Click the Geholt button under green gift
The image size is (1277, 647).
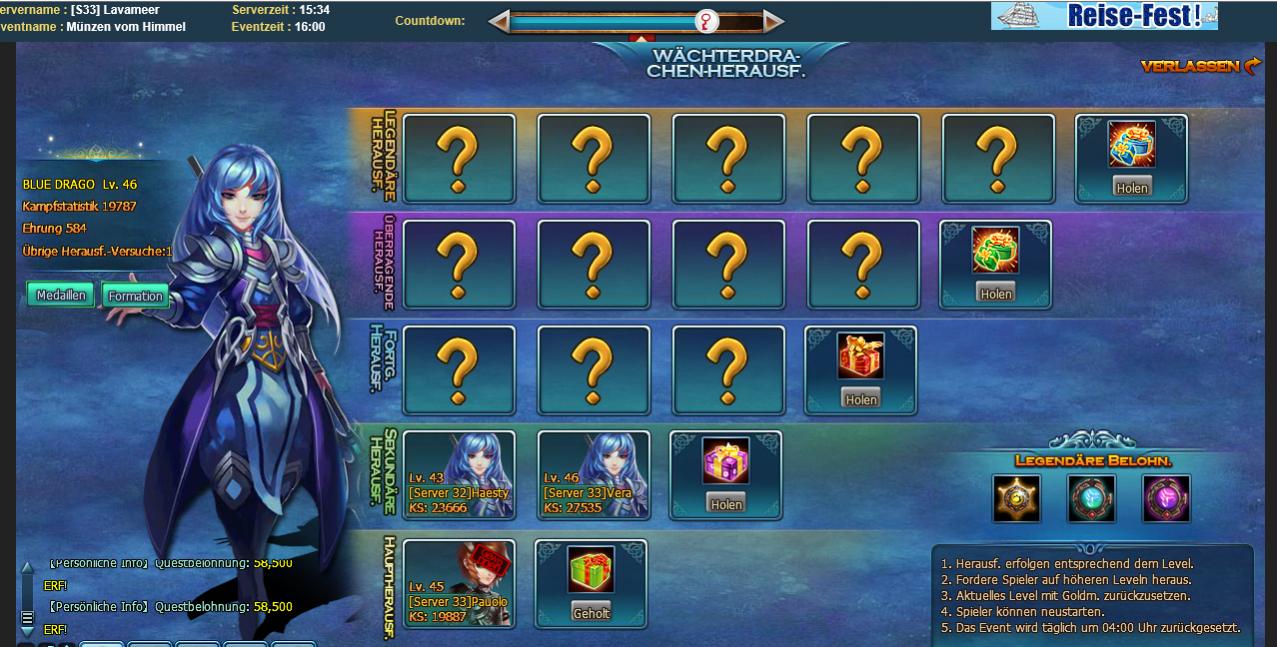click(x=591, y=612)
